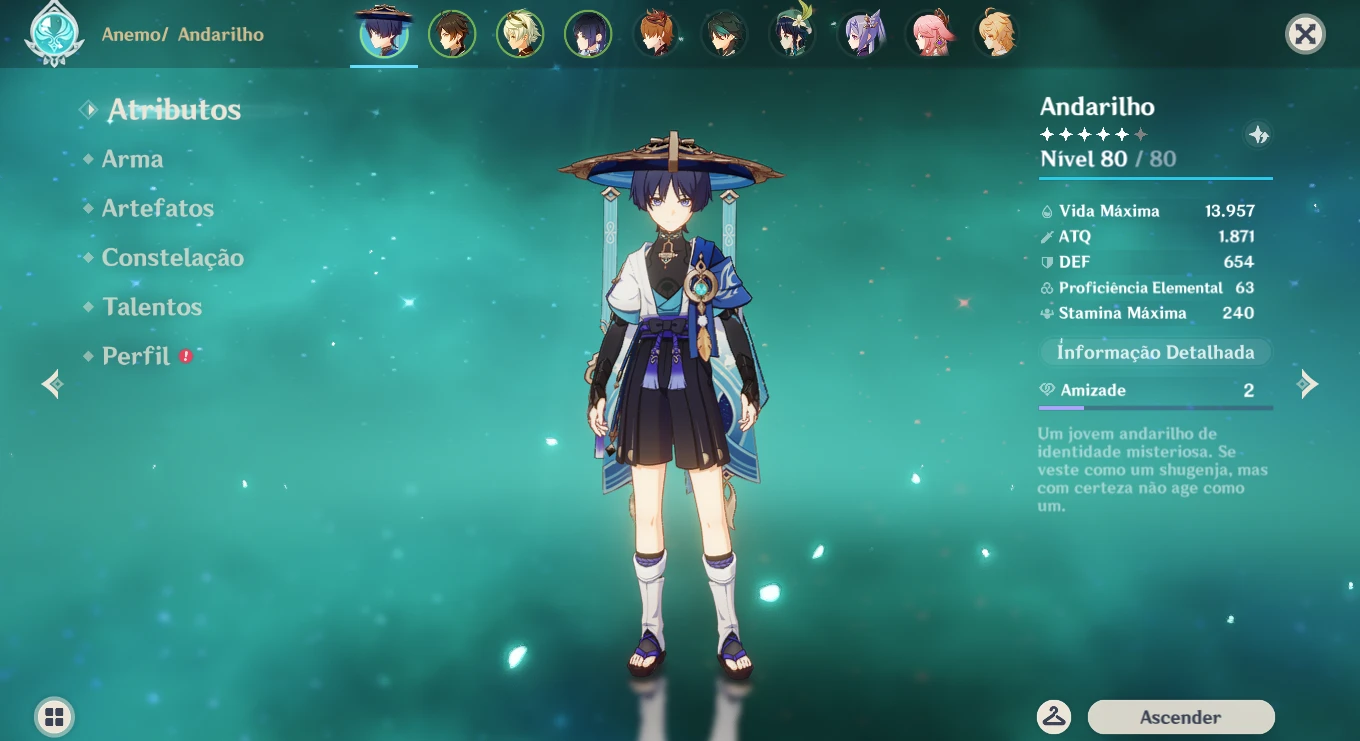Open party setup grid icon bottom-left

point(53,716)
